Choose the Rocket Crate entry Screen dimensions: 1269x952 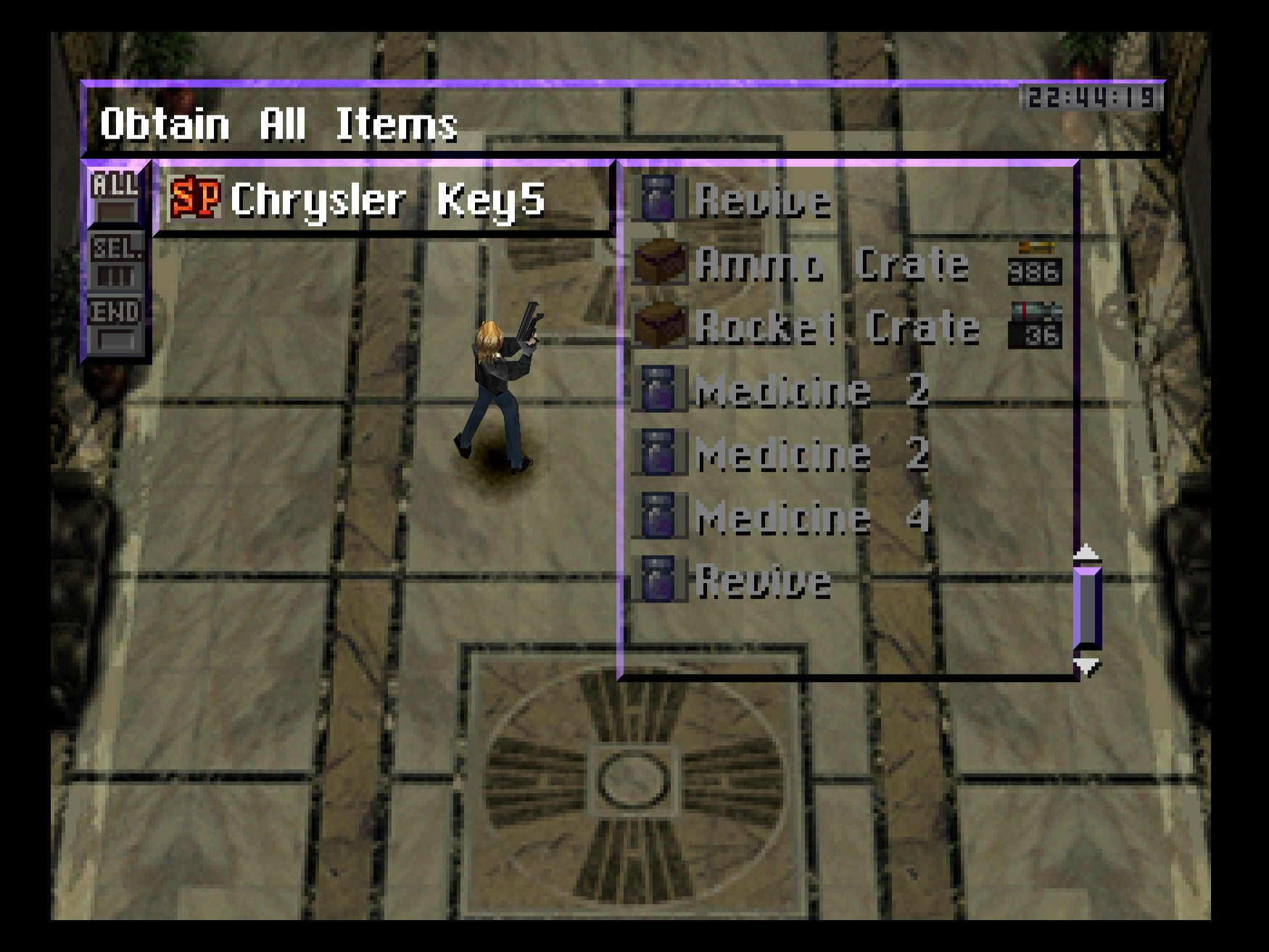click(837, 327)
